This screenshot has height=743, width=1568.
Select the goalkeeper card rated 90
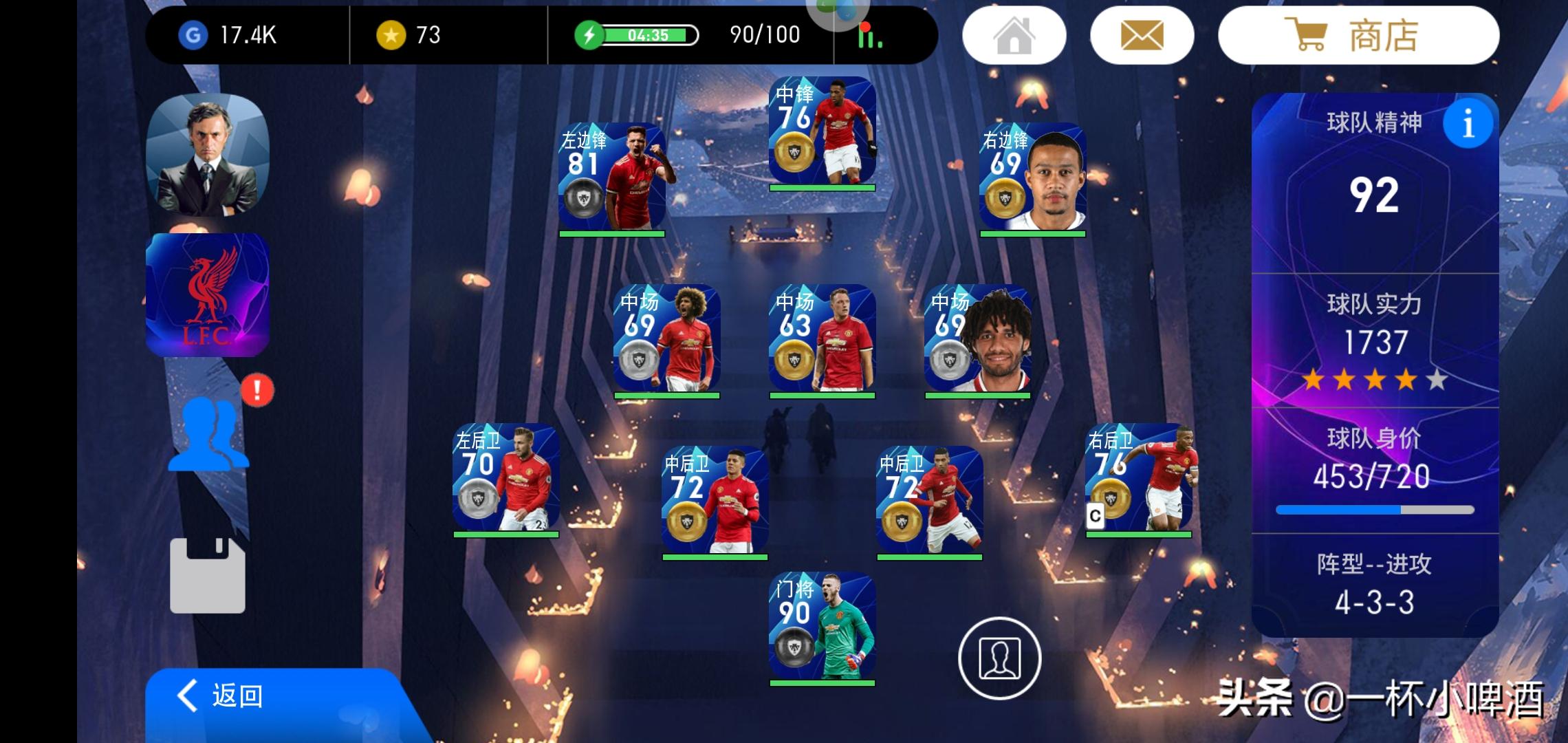[x=822, y=626]
